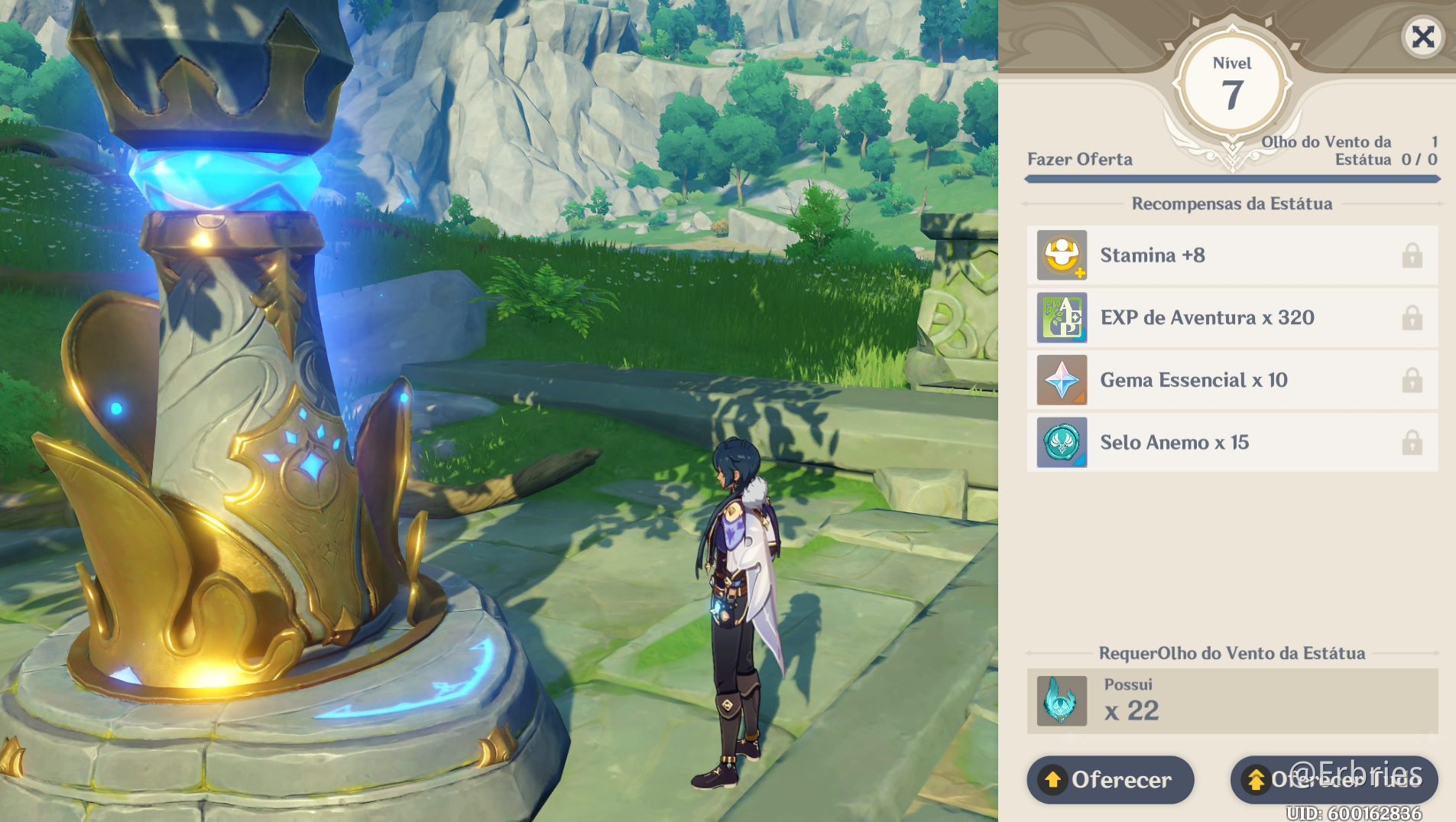1456x822 pixels.
Task: Toggle the lock on Gema Essencial reward
Action: (1414, 380)
